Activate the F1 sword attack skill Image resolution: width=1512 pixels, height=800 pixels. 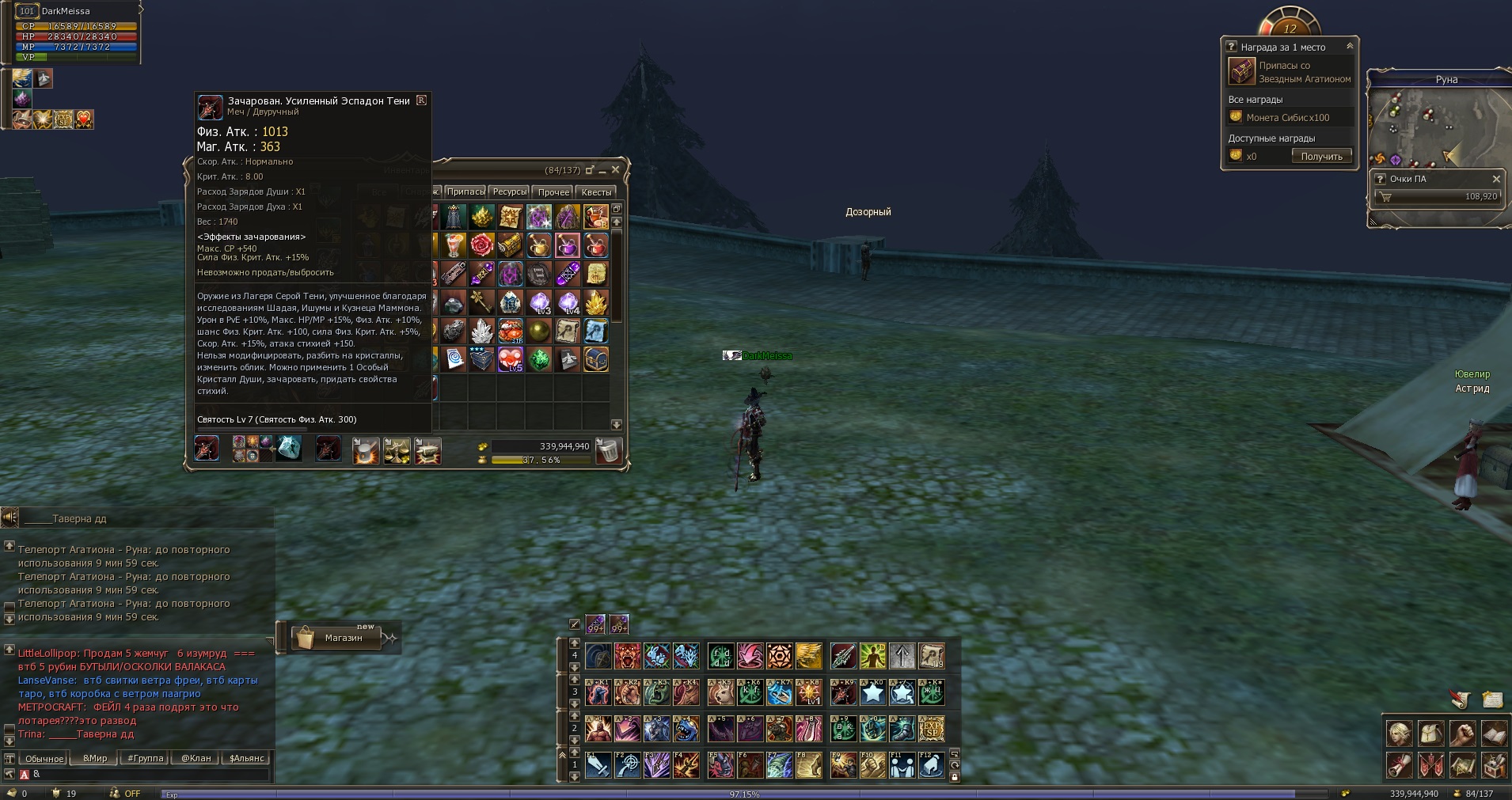click(x=598, y=765)
